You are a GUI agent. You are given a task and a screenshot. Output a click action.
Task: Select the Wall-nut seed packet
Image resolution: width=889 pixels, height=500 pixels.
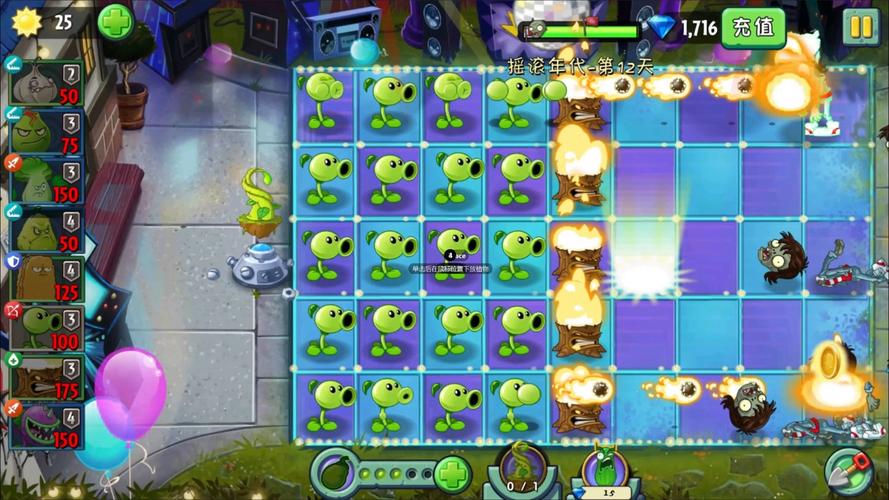(x=45, y=277)
